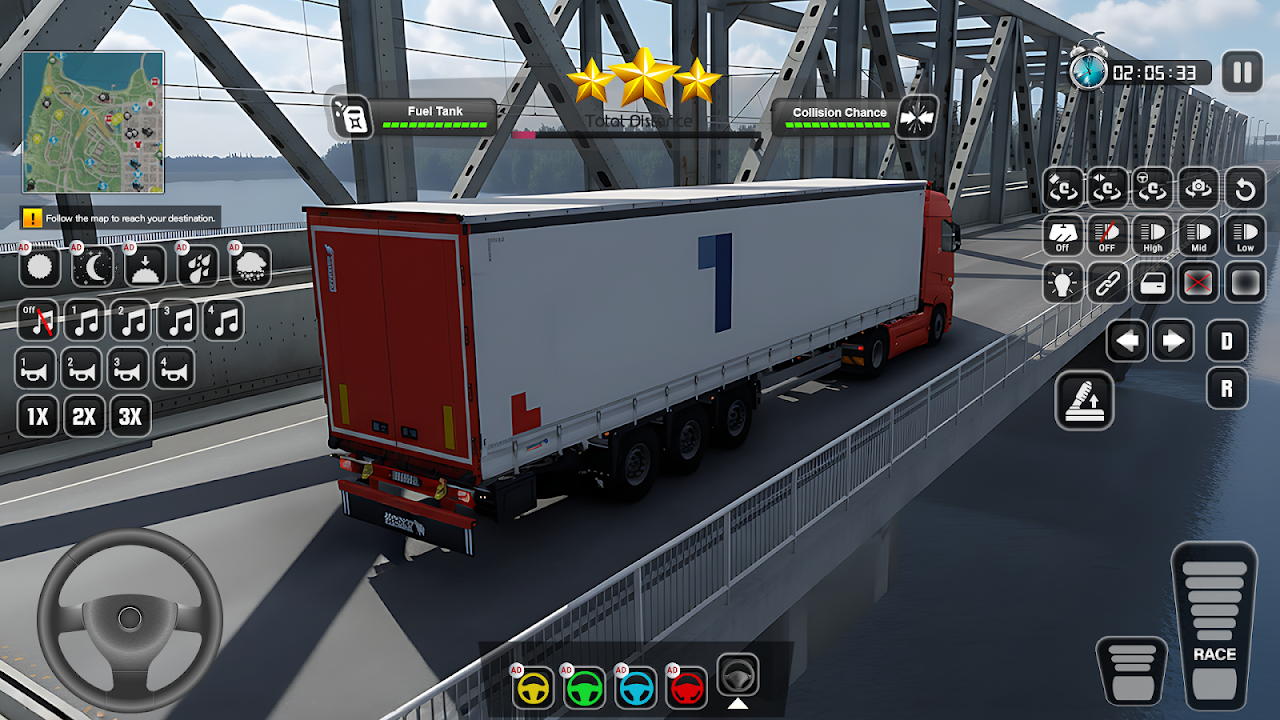This screenshot has width=1280, height=720.
Task: Apply the brake pedal
Action: click(x=1131, y=671)
